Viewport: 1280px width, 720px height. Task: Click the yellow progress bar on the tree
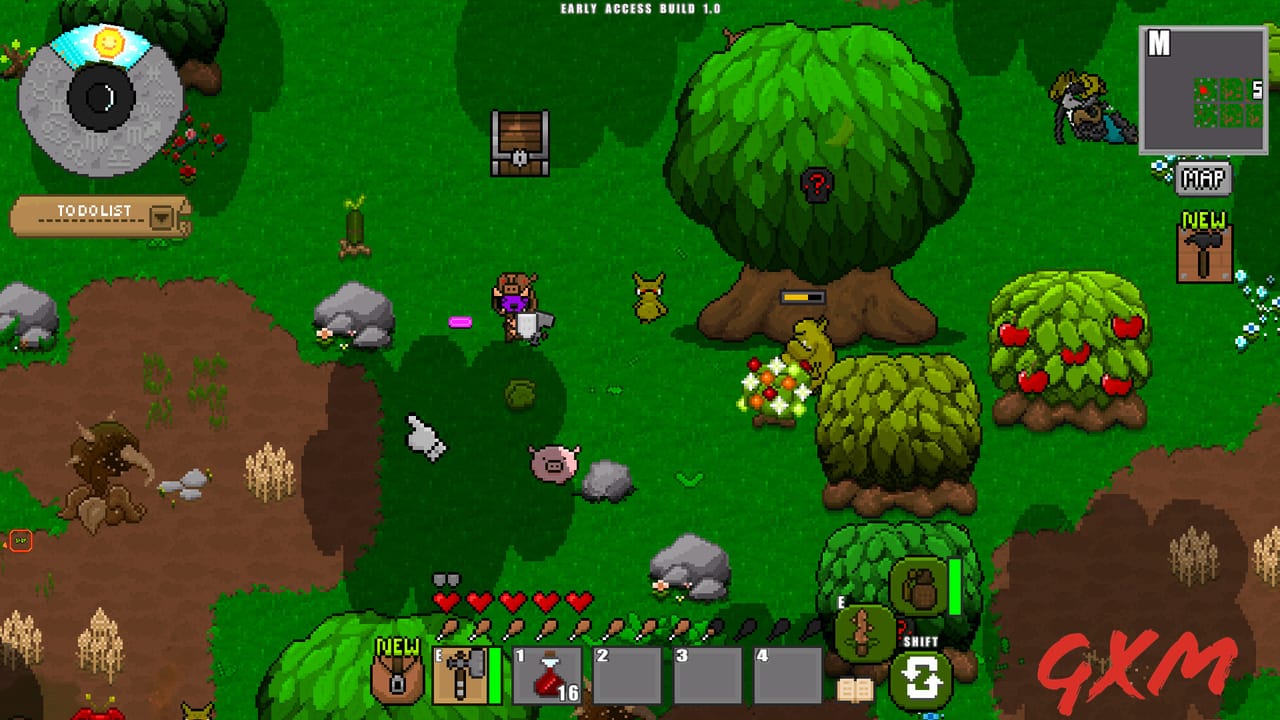tap(802, 295)
